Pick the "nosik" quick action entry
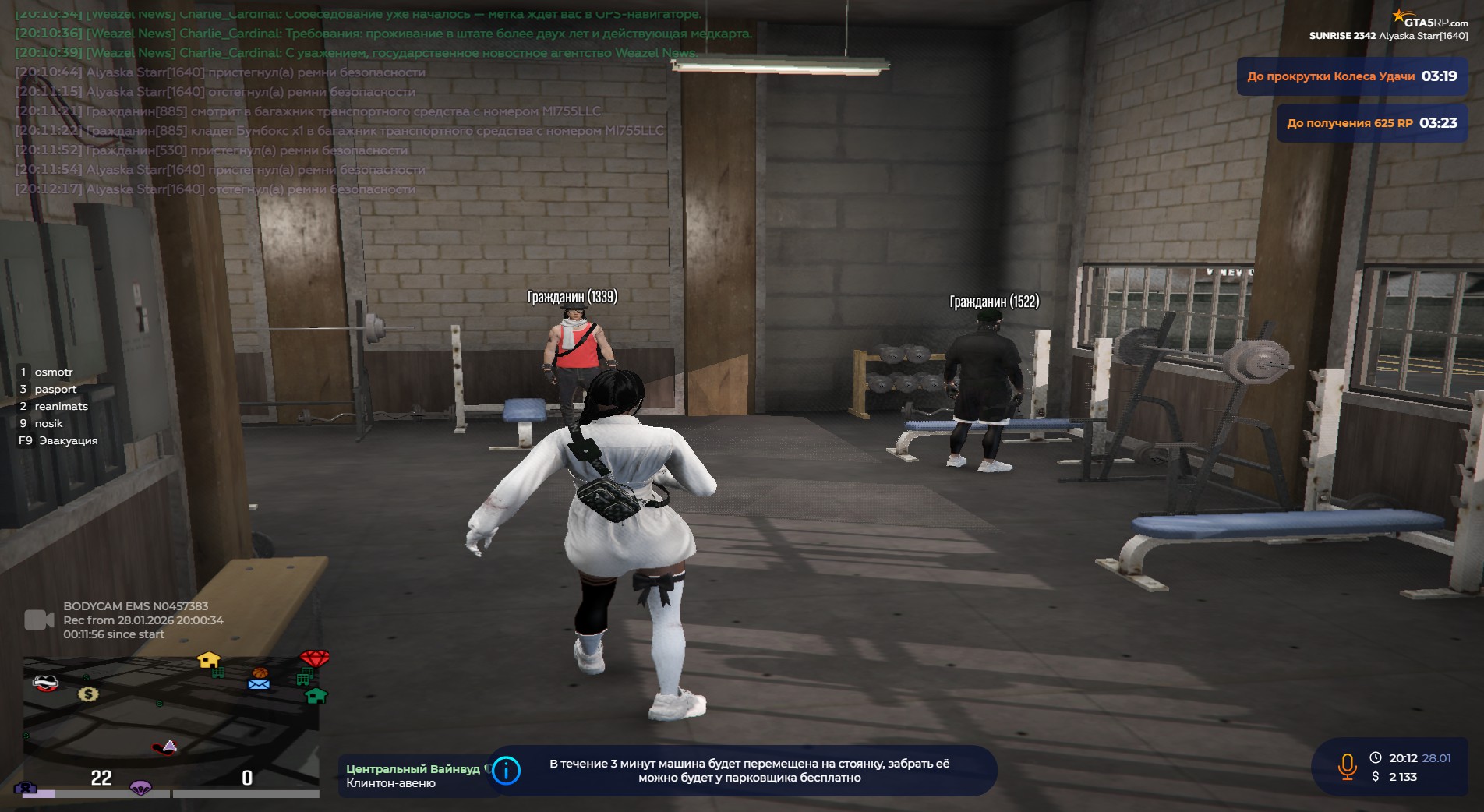 pyautogui.click(x=48, y=423)
